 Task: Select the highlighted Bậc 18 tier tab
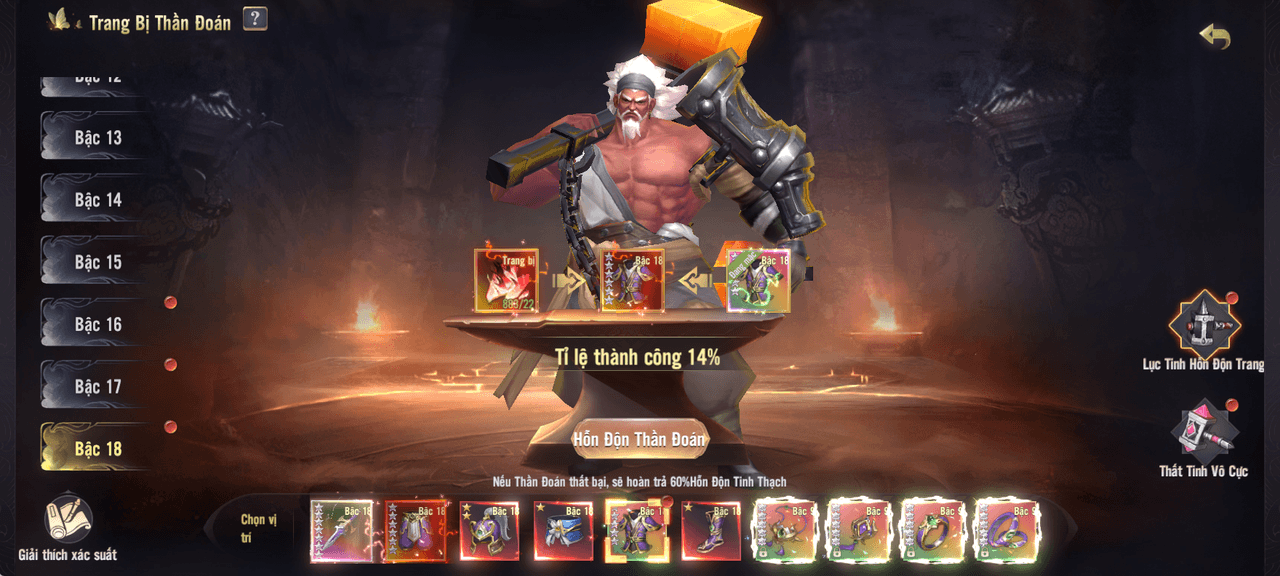point(97,449)
